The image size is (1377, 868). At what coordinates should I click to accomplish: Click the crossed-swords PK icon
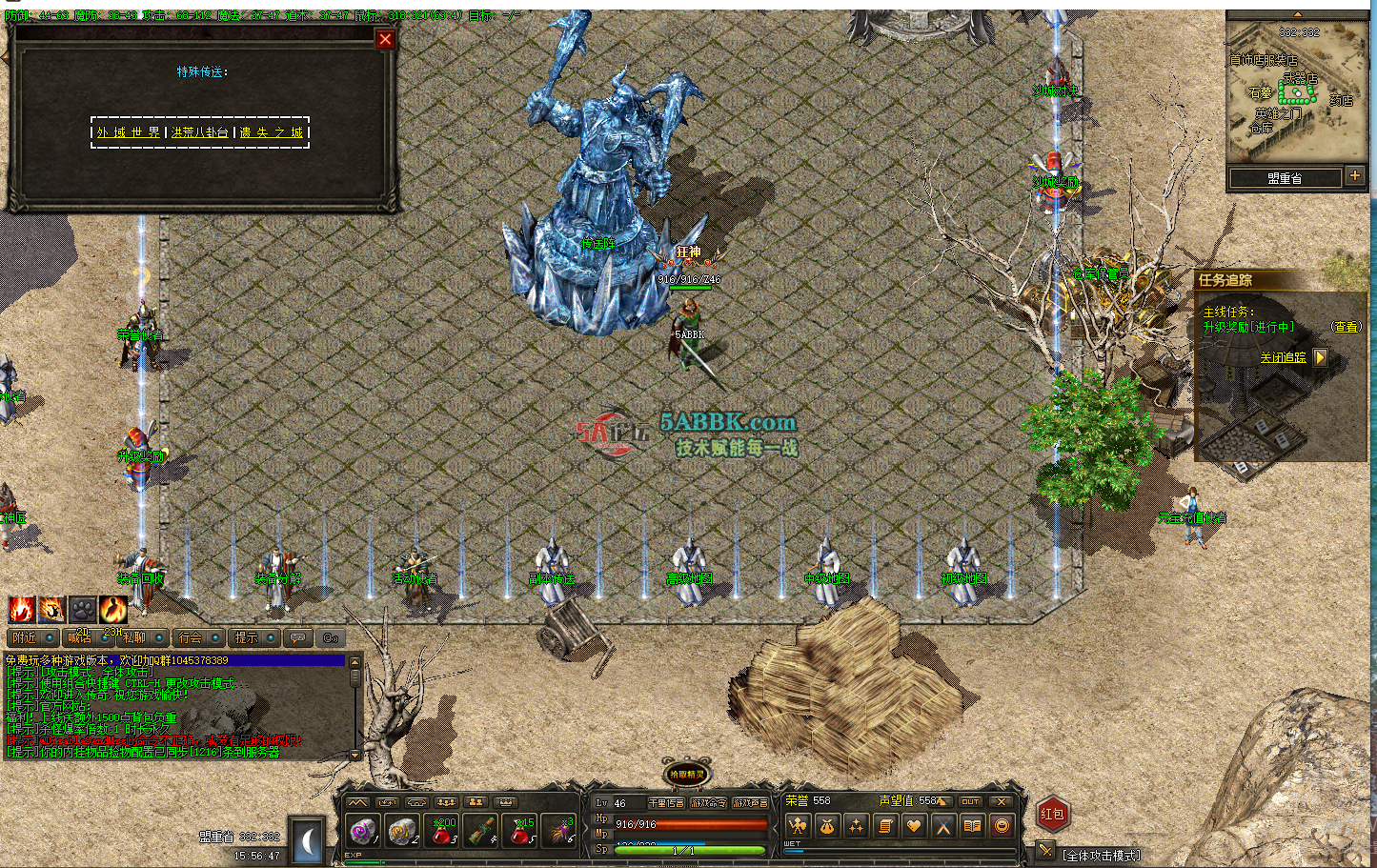point(942,824)
